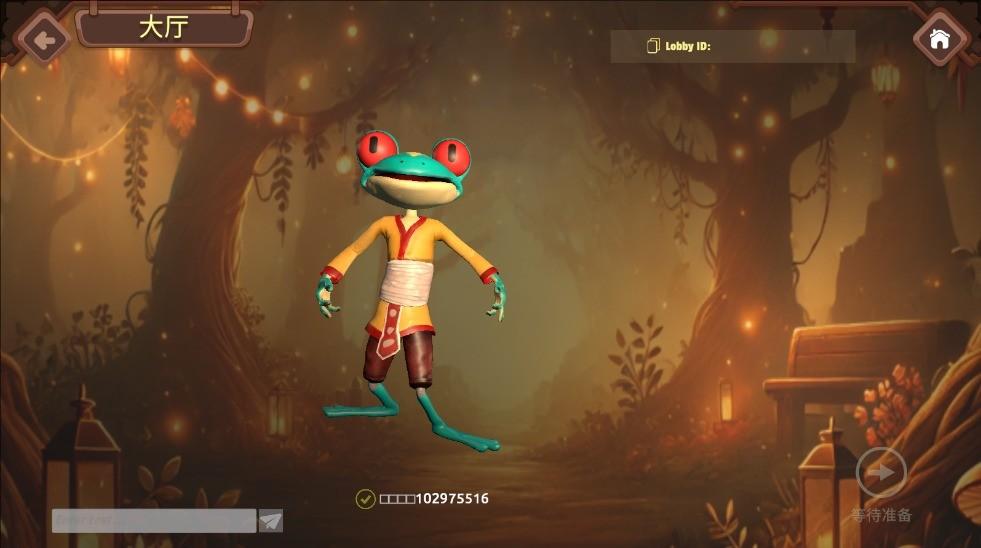Focus the chat text input field
Viewport: 981px width, 548px height.
click(154, 520)
